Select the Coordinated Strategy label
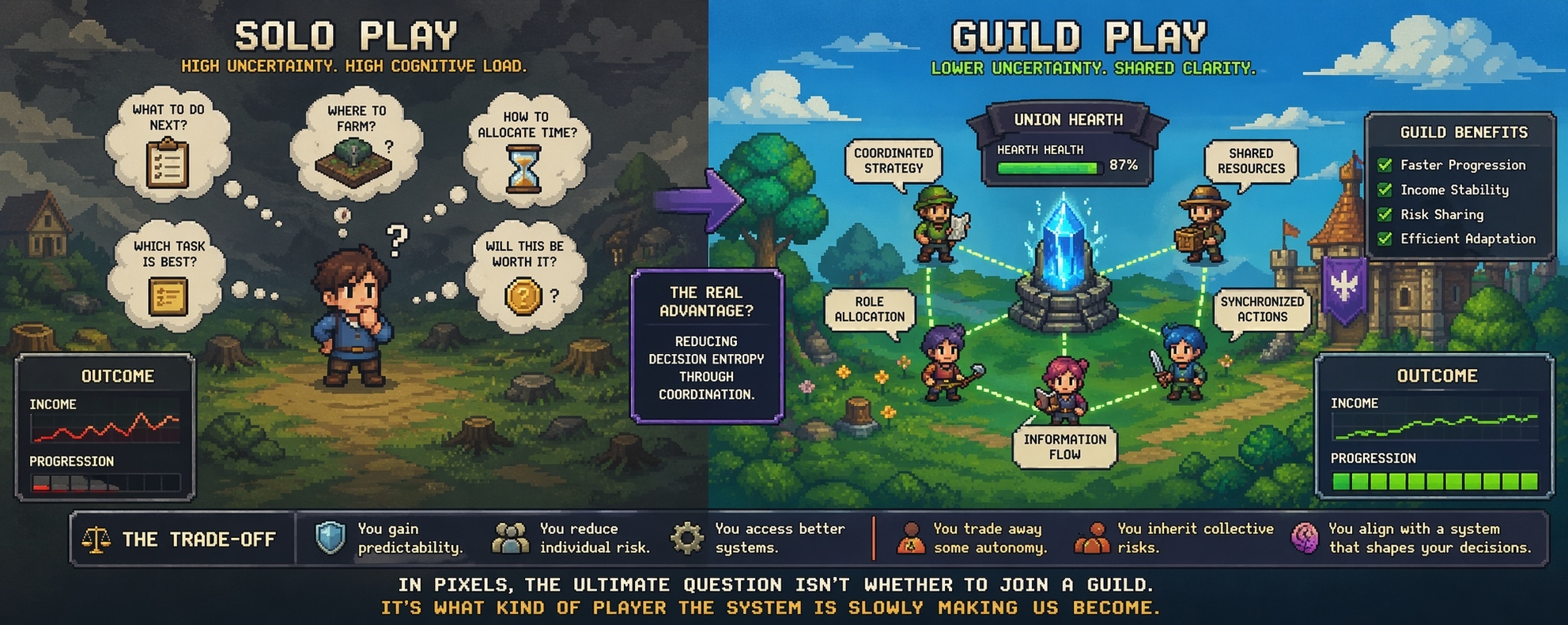The height and width of the screenshot is (625, 1568). [x=894, y=160]
